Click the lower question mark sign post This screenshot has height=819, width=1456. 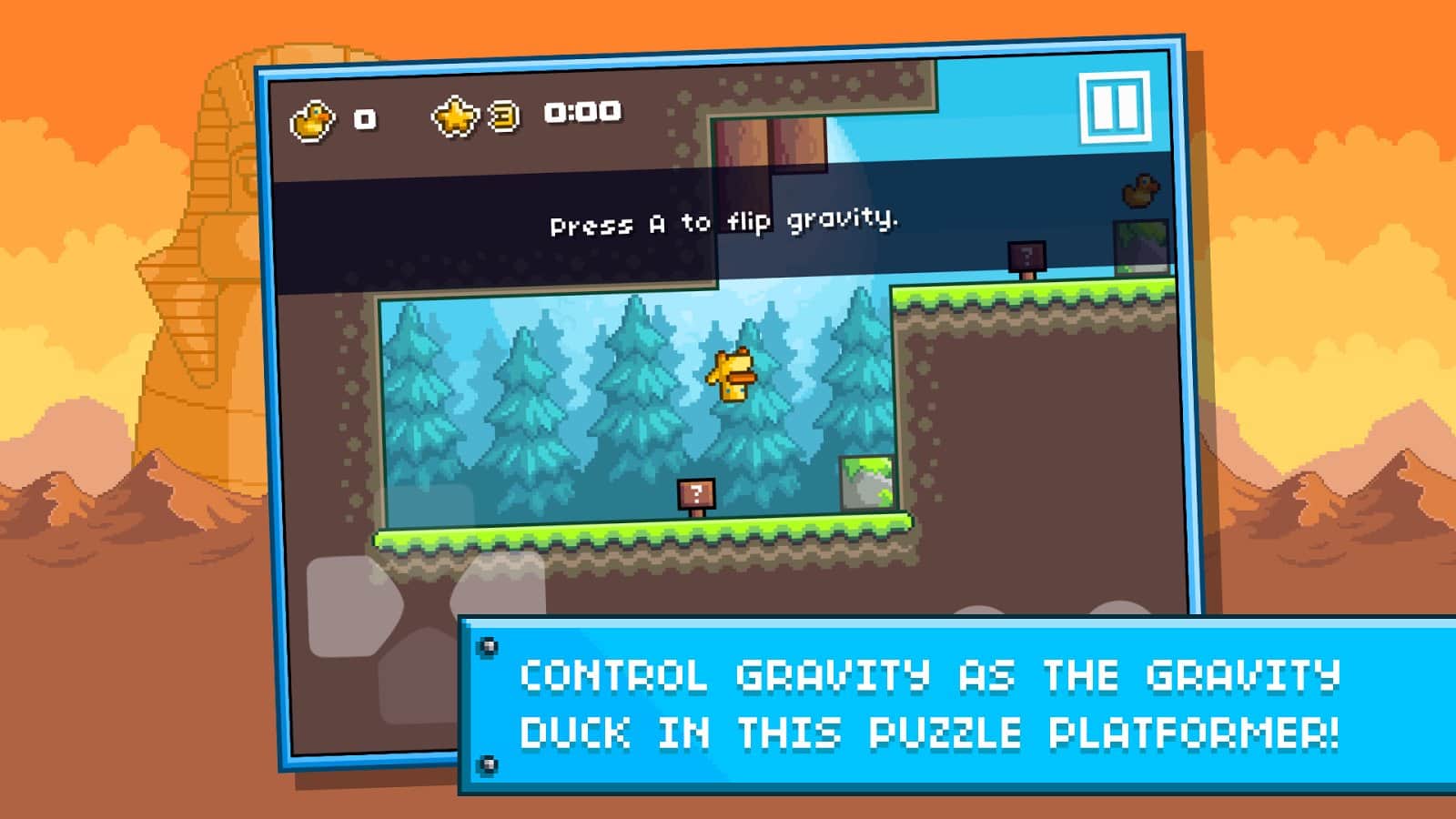coord(696,492)
